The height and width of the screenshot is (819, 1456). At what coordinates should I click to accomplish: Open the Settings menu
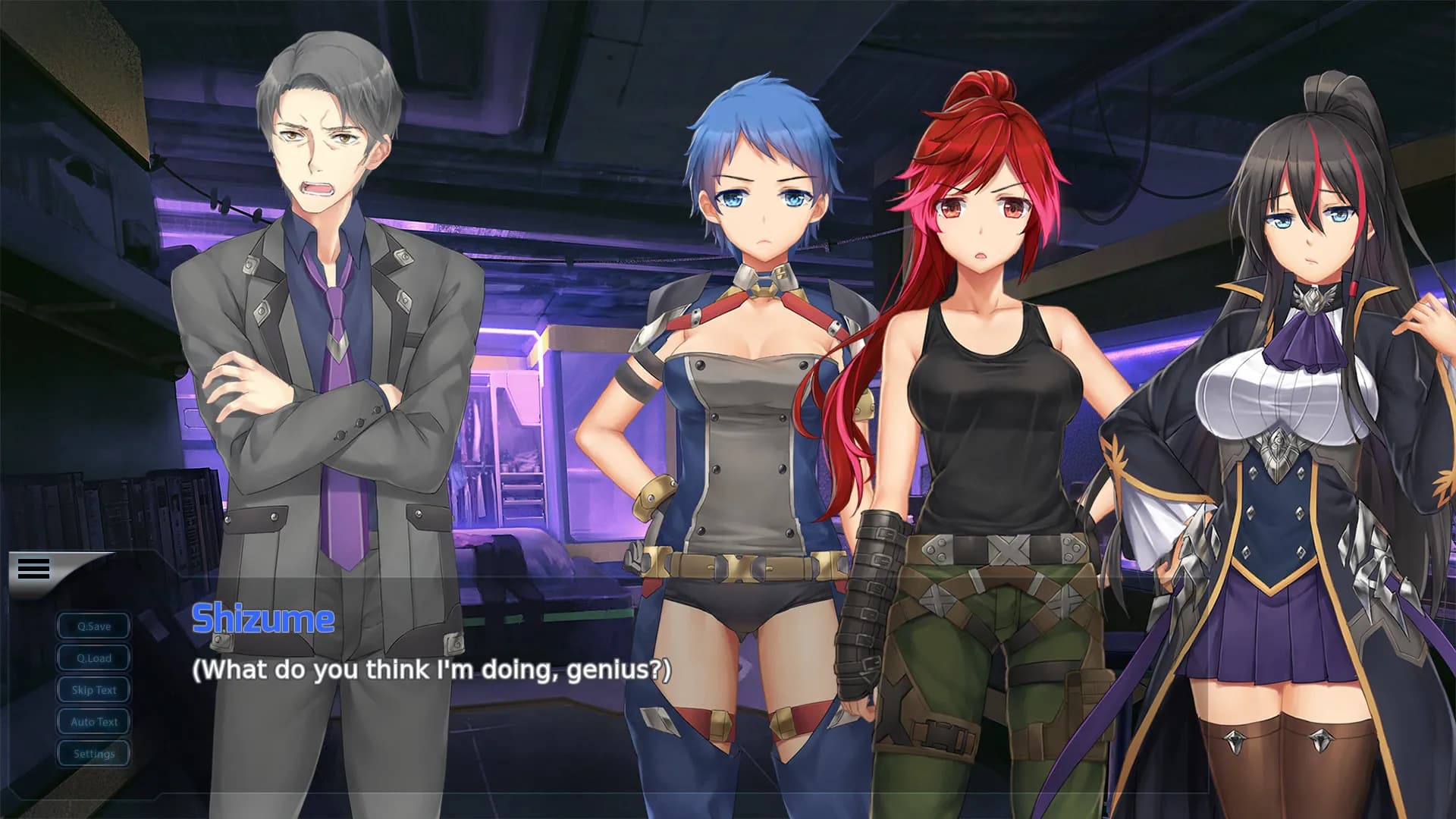point(93,753)
